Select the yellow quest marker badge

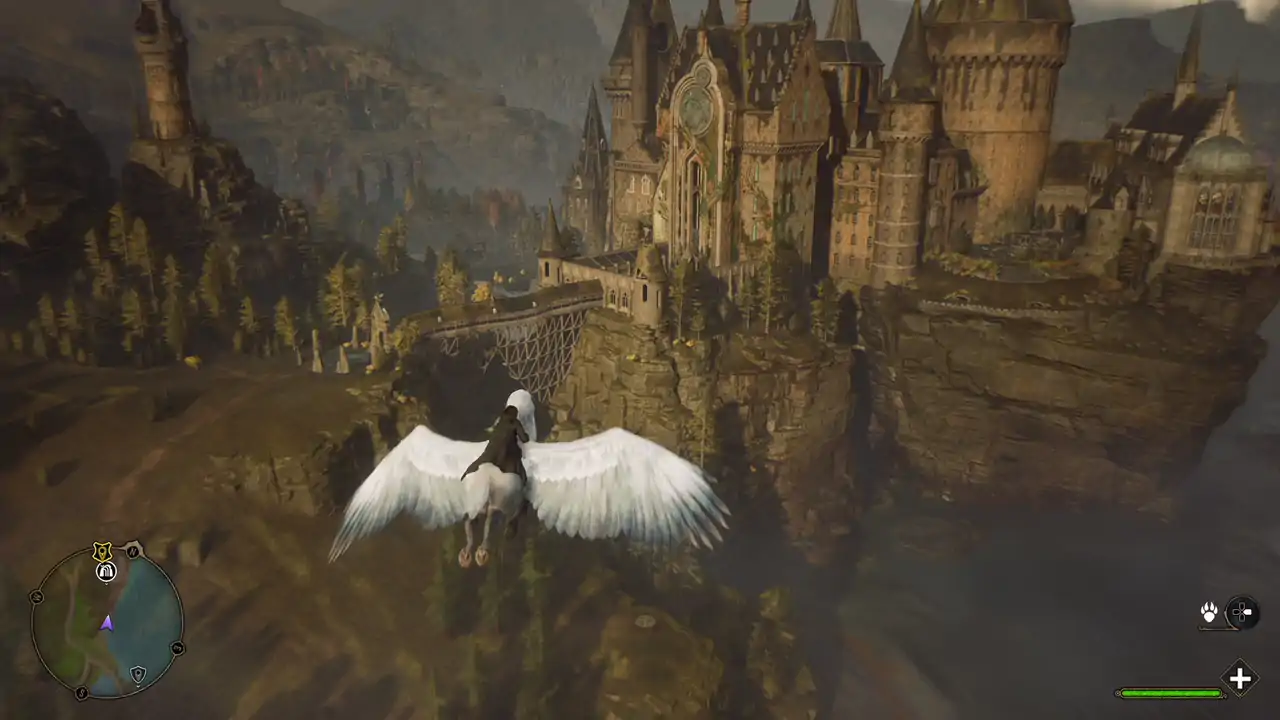[101, 551]
